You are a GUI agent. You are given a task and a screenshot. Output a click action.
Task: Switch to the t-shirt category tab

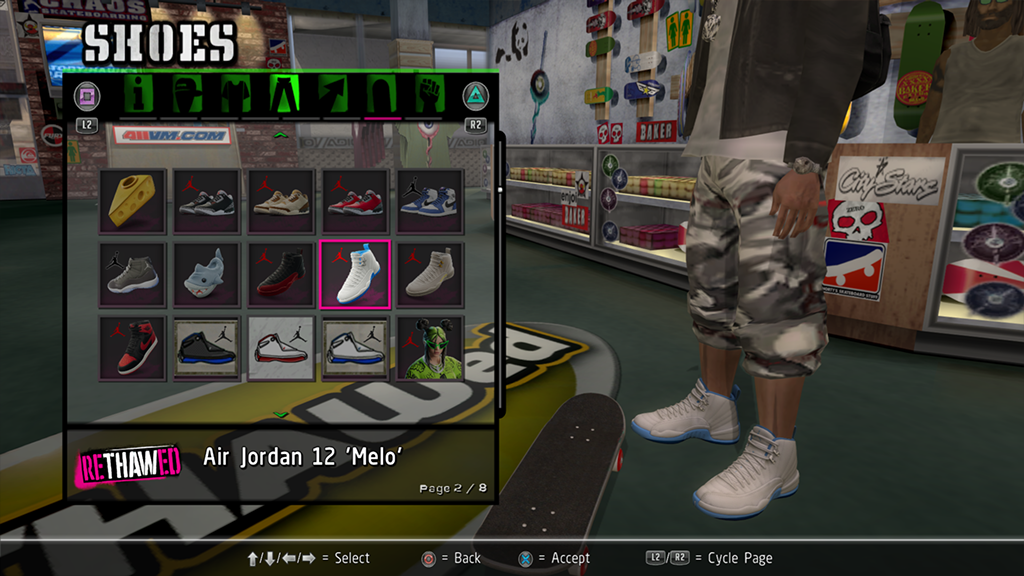pos(232,95)
